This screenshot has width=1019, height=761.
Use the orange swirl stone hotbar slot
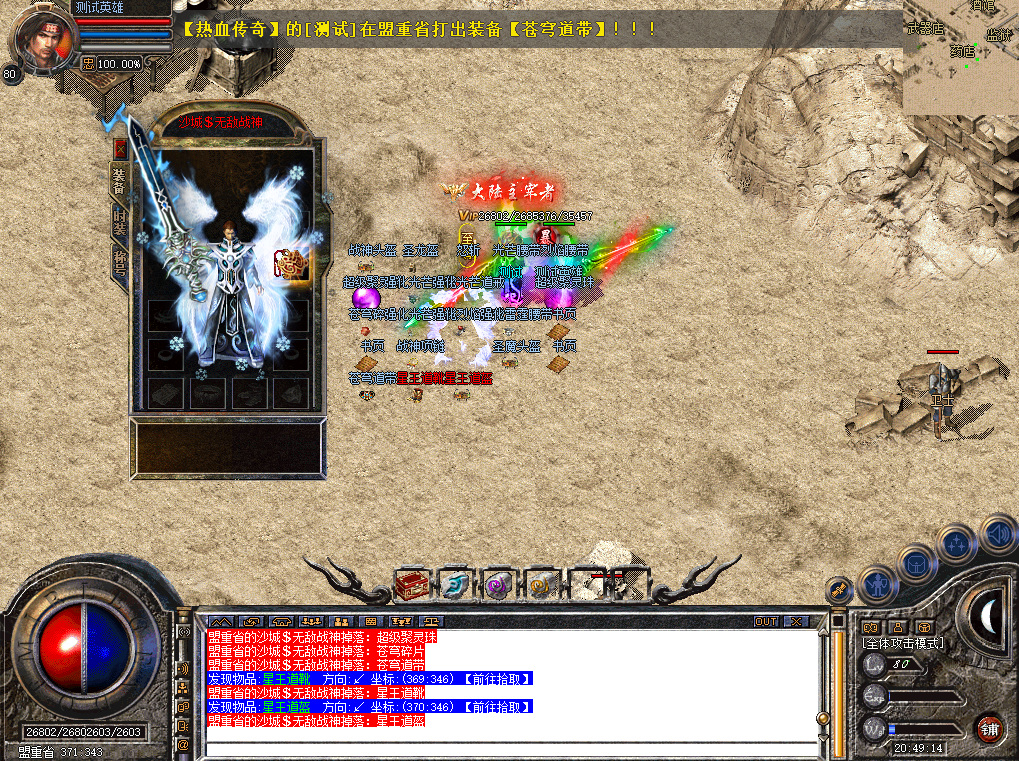pyautogui.click(x=541, y=585)
